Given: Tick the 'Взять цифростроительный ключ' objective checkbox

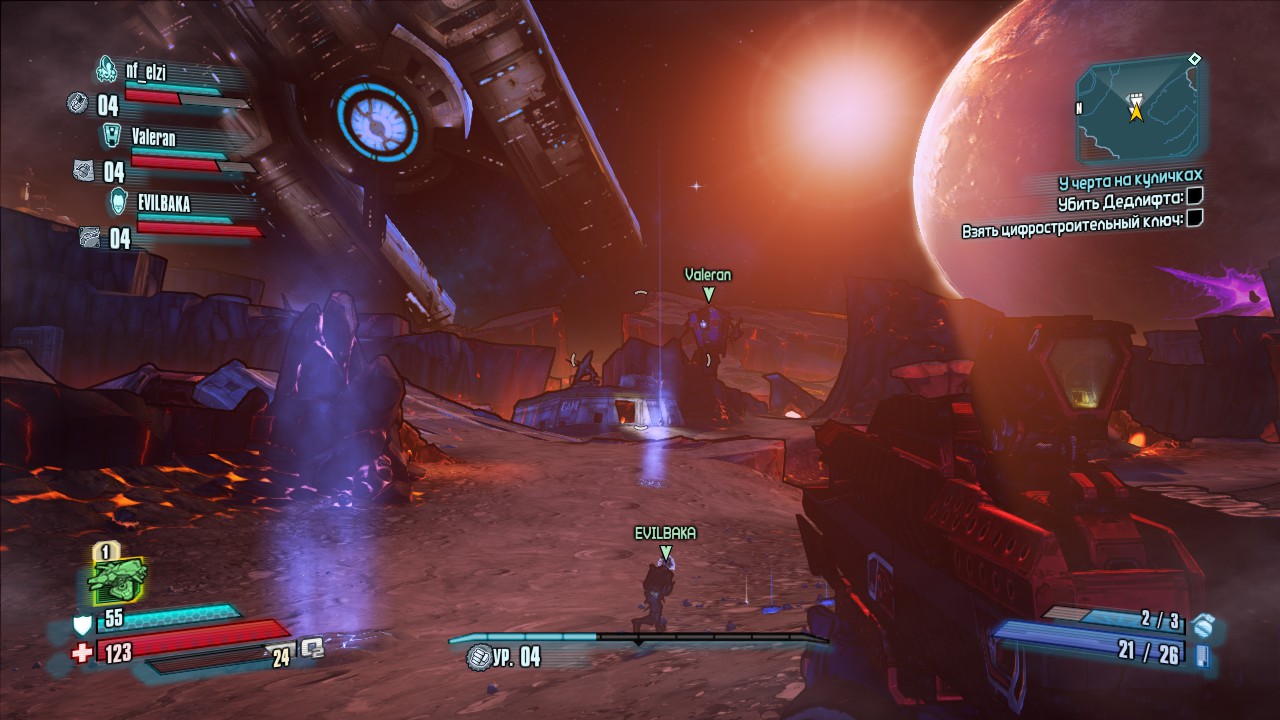Looking at the screenshot, I should pyautogui.click(x=1195, y=217).
